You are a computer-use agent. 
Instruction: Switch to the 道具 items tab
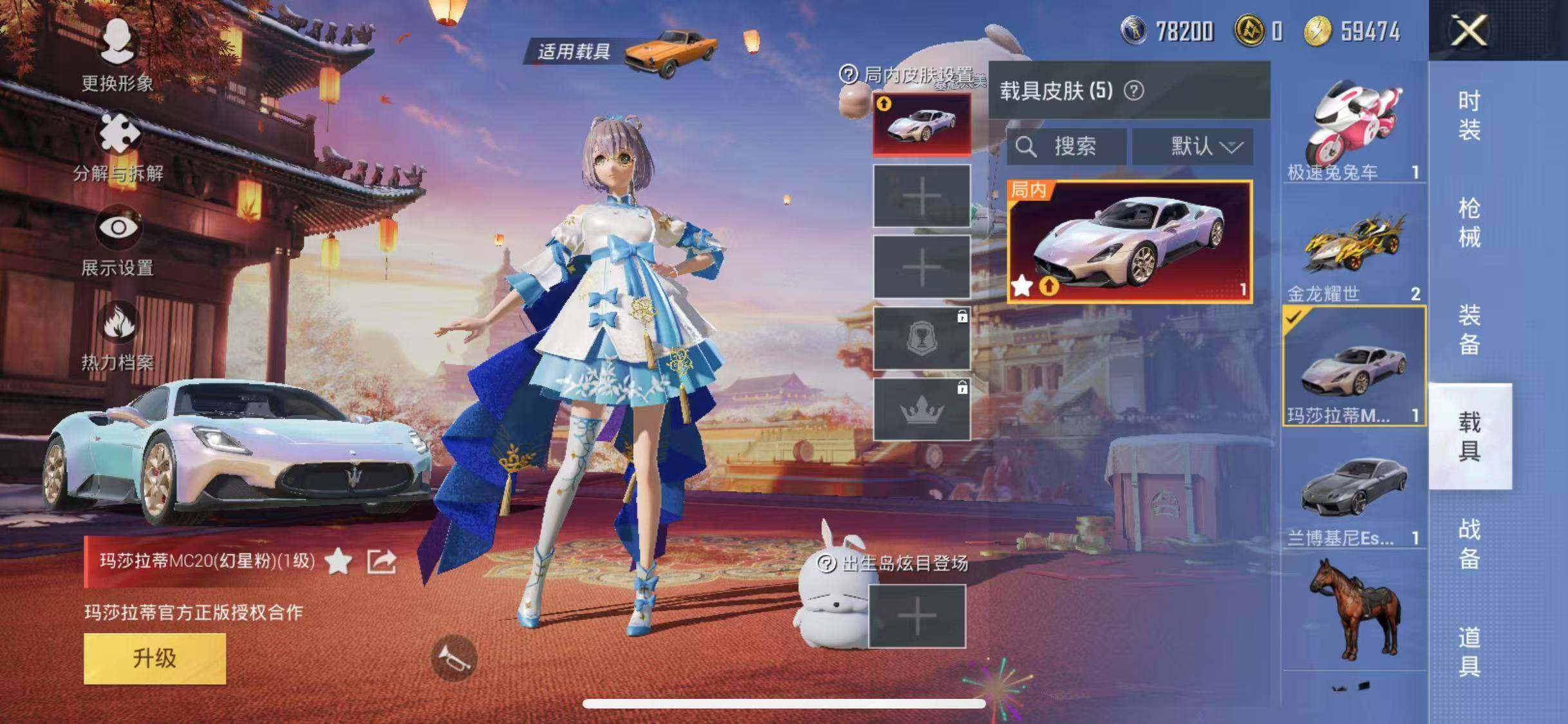(x=1469, y=651)
